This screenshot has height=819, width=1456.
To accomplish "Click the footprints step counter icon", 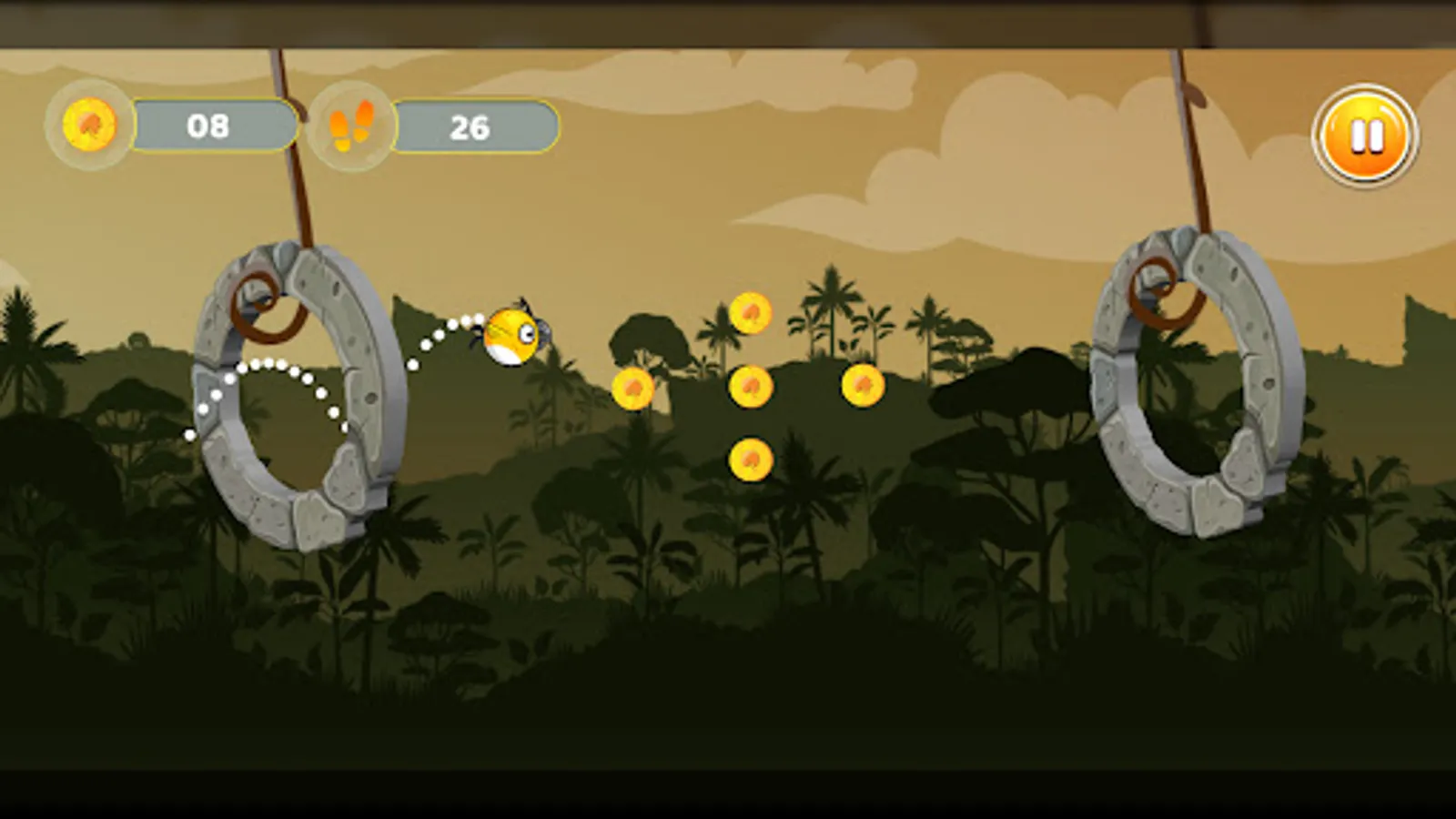I will (350, 126).
